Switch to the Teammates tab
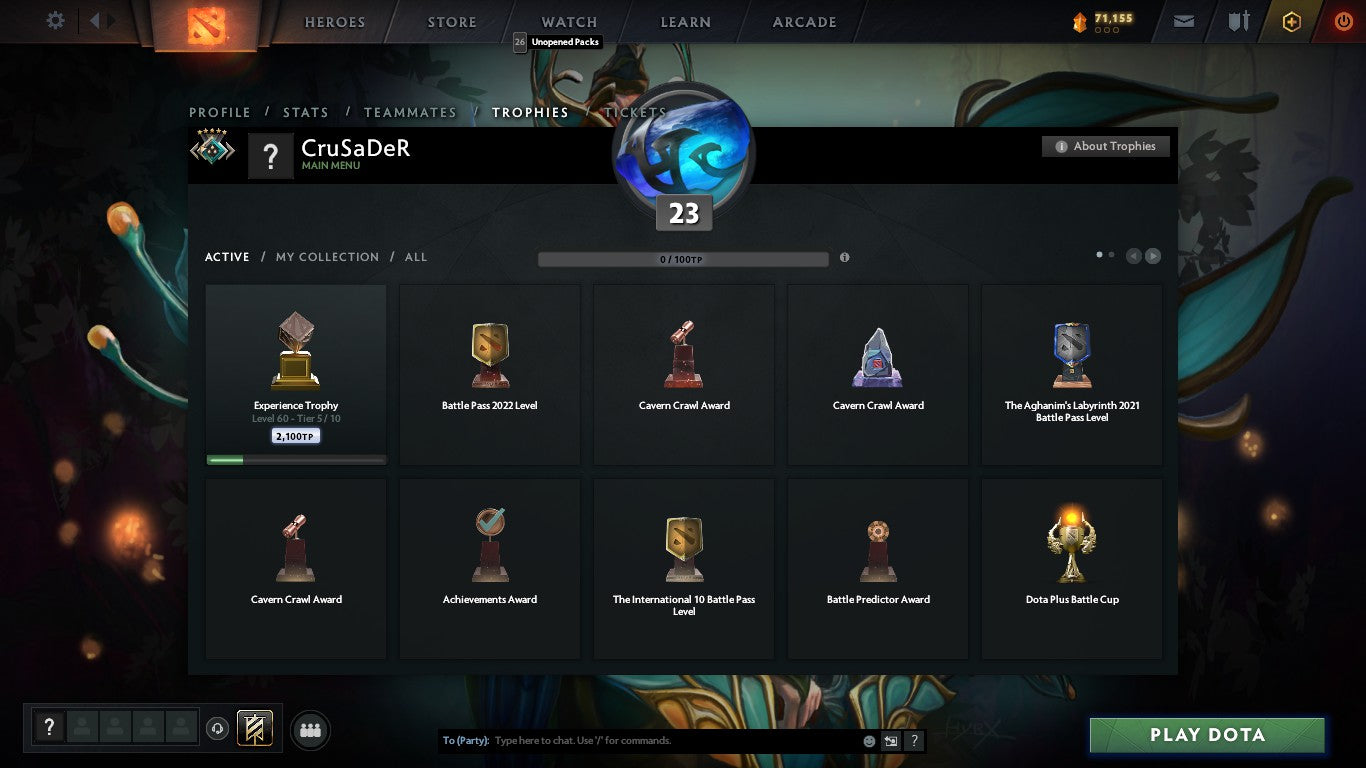Screen dimensions: 1366x768 click(x=410, y=112)
